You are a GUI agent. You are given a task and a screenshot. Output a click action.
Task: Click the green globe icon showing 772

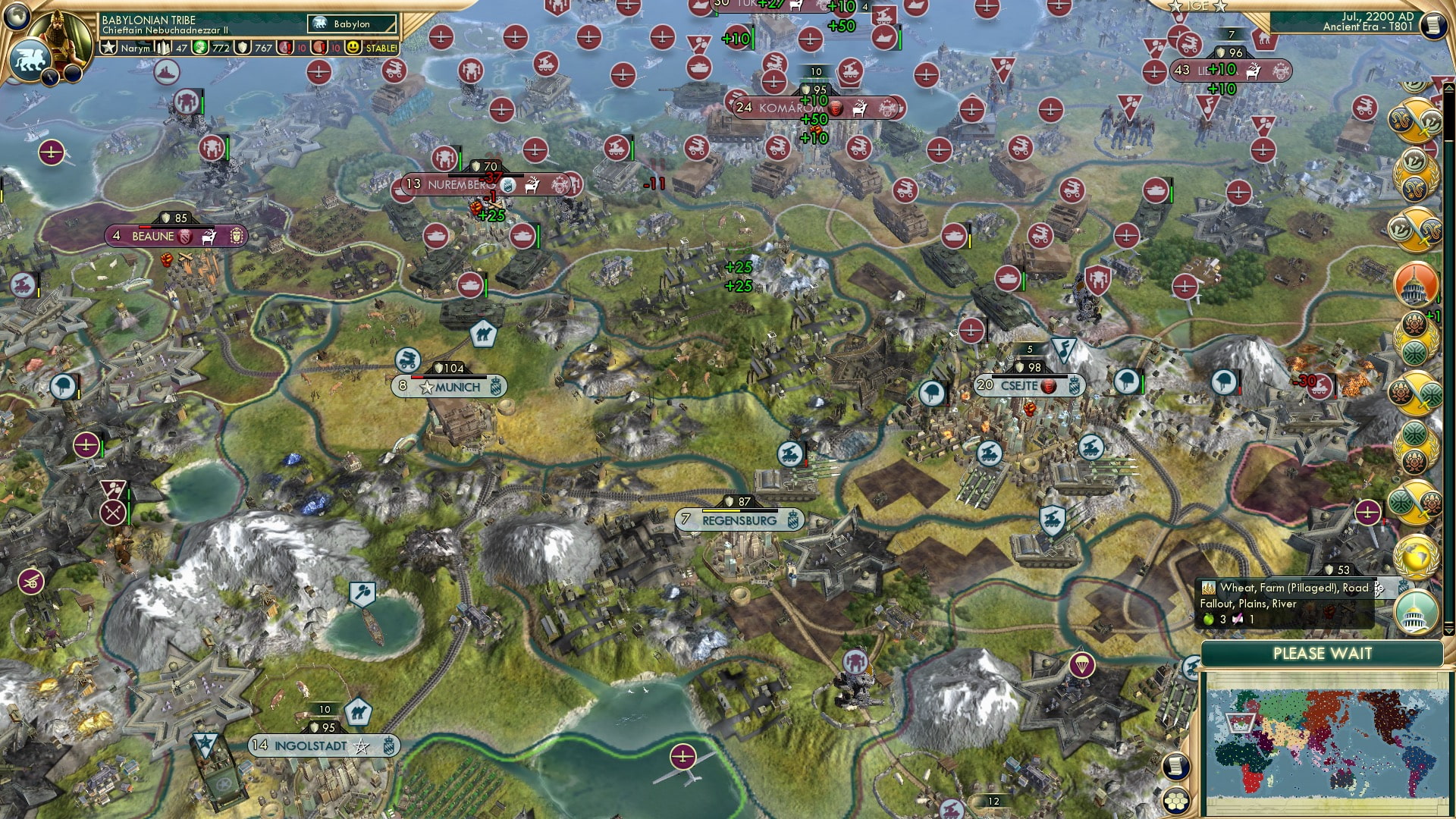click(x=201, y=47)
